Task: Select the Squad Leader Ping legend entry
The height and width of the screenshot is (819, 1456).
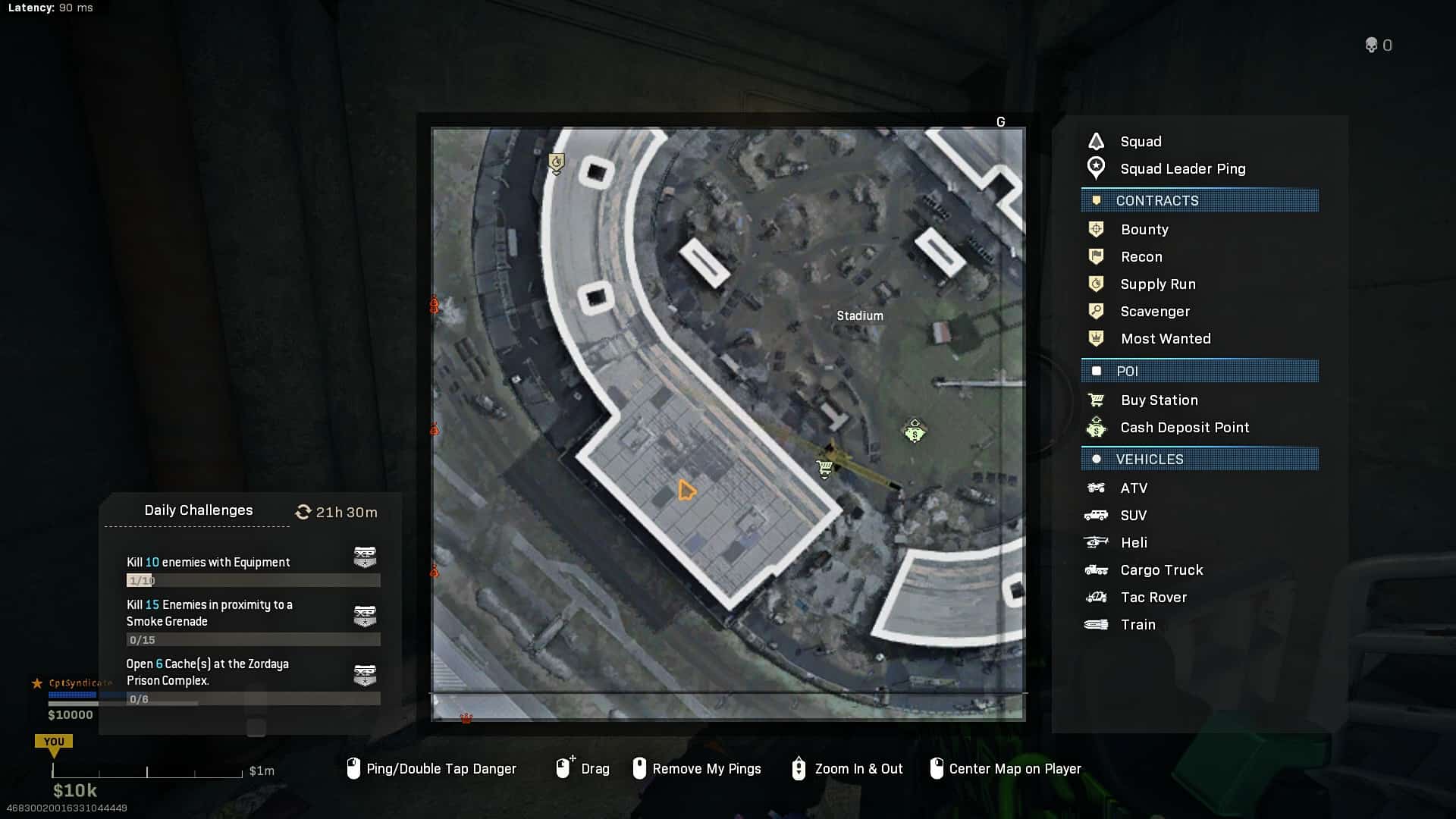Action: (x=1182, y=169)
